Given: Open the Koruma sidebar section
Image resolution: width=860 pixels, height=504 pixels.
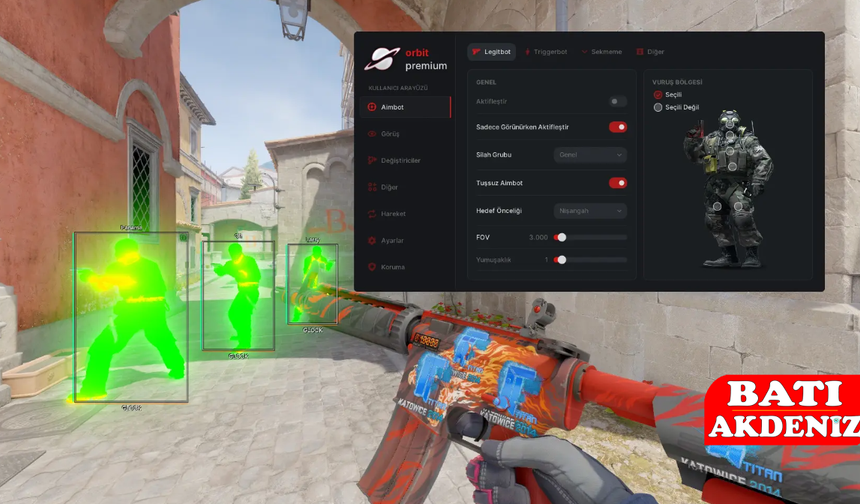Looking at the screenshot, I should tap(391, 267).
